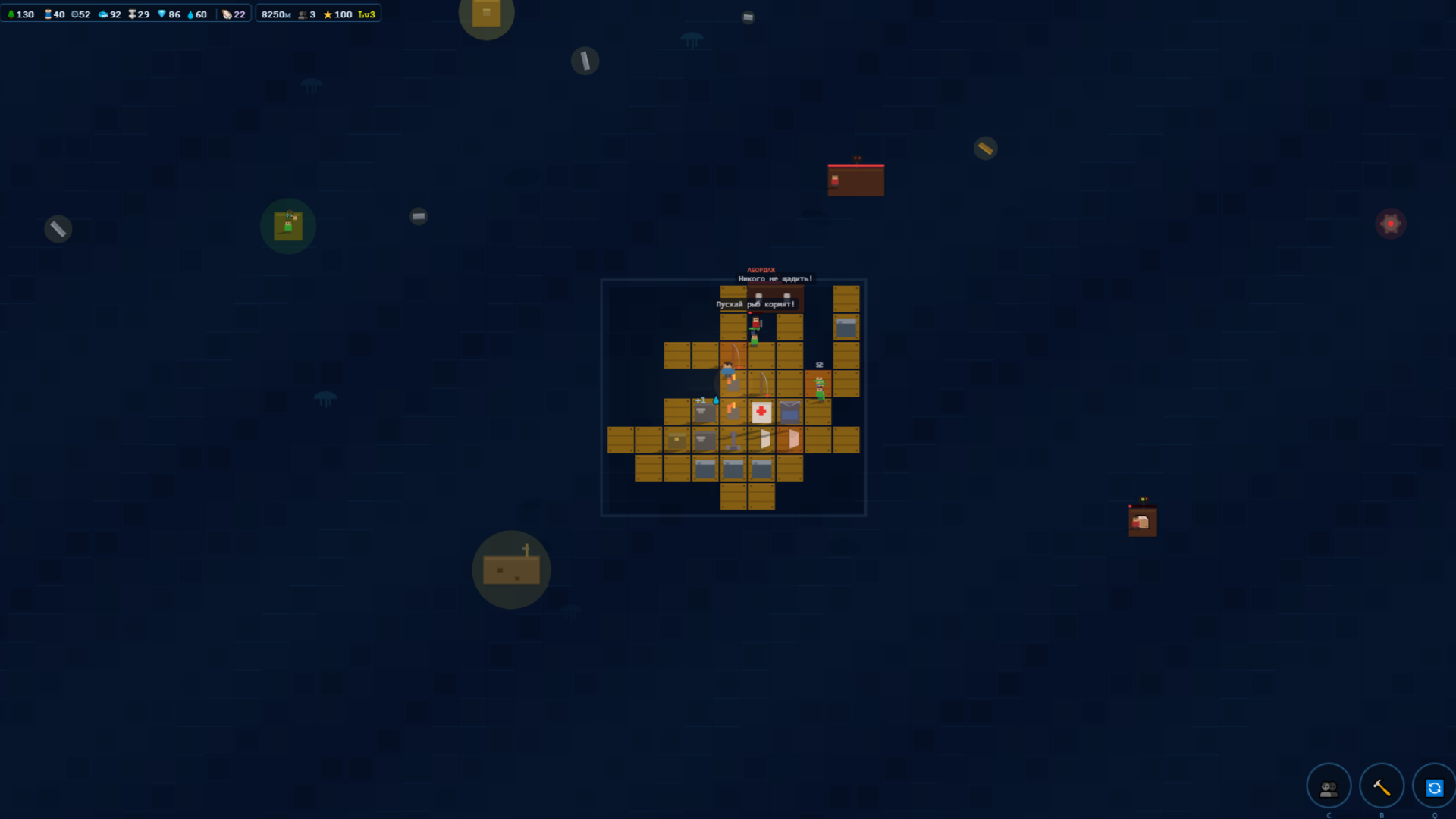
Task: Click the water drop resource icon
Action: (190, 13)
